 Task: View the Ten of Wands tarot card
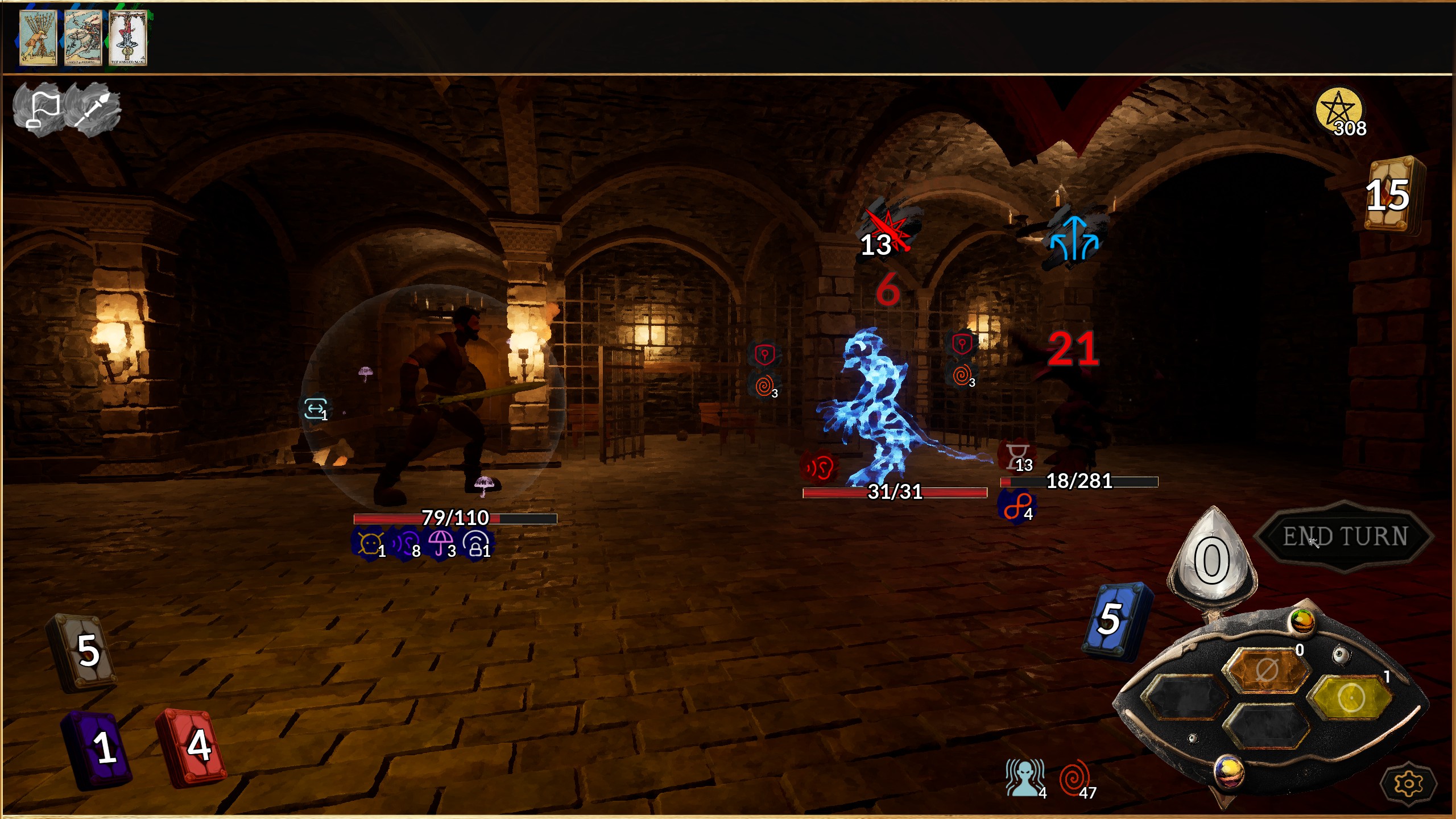tap(38, 38)
